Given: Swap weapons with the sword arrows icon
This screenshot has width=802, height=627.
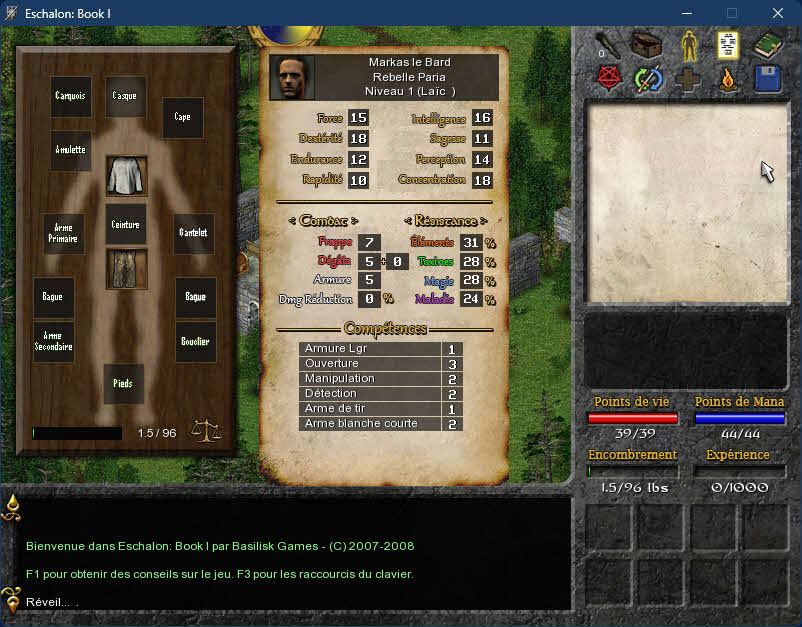Looking at the screenshot, I should click(648, 79).
